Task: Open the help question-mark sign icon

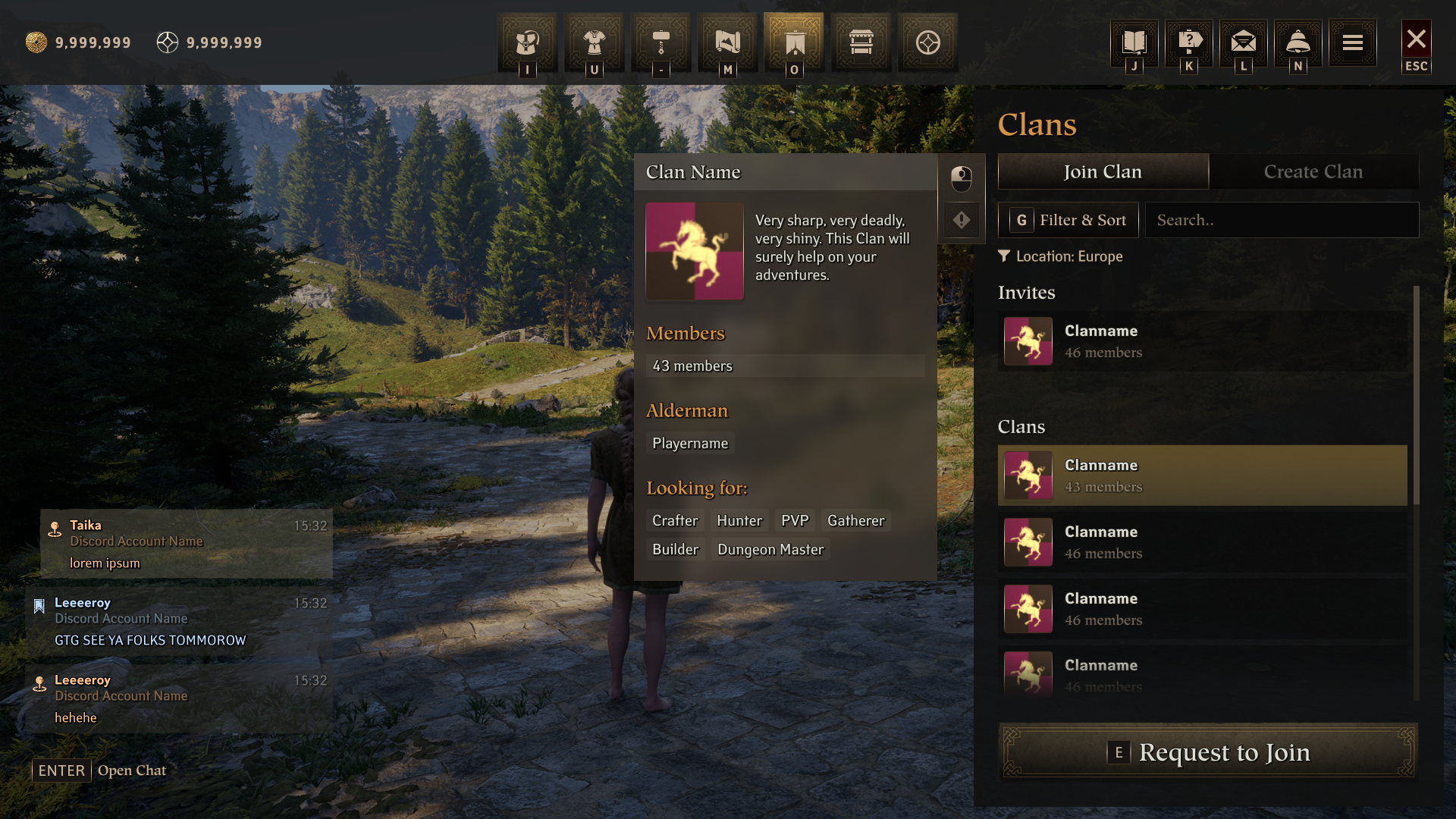Action: click(1189, 42)
